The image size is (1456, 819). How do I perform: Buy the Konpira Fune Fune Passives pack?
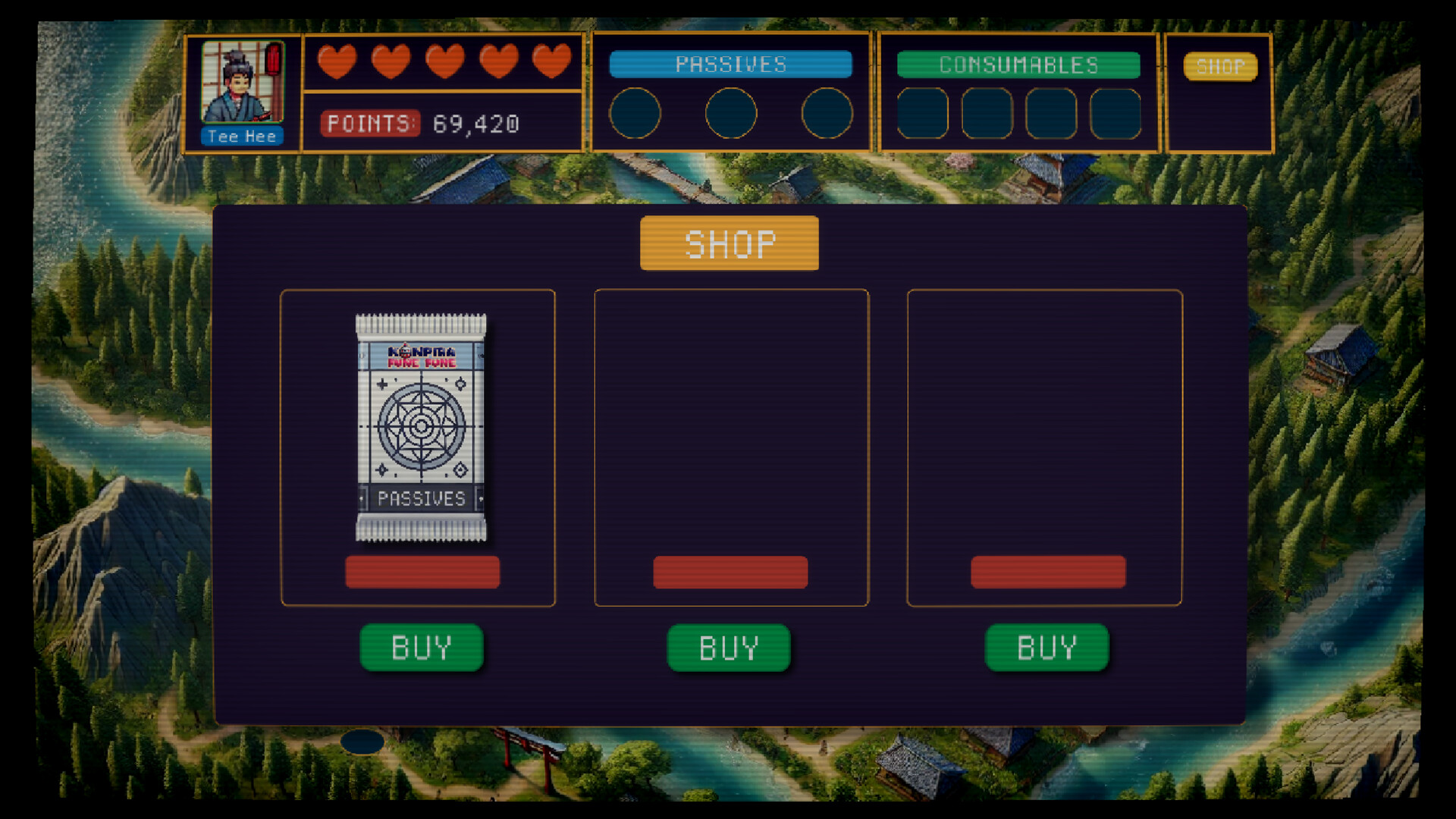(x=422, y=647)
